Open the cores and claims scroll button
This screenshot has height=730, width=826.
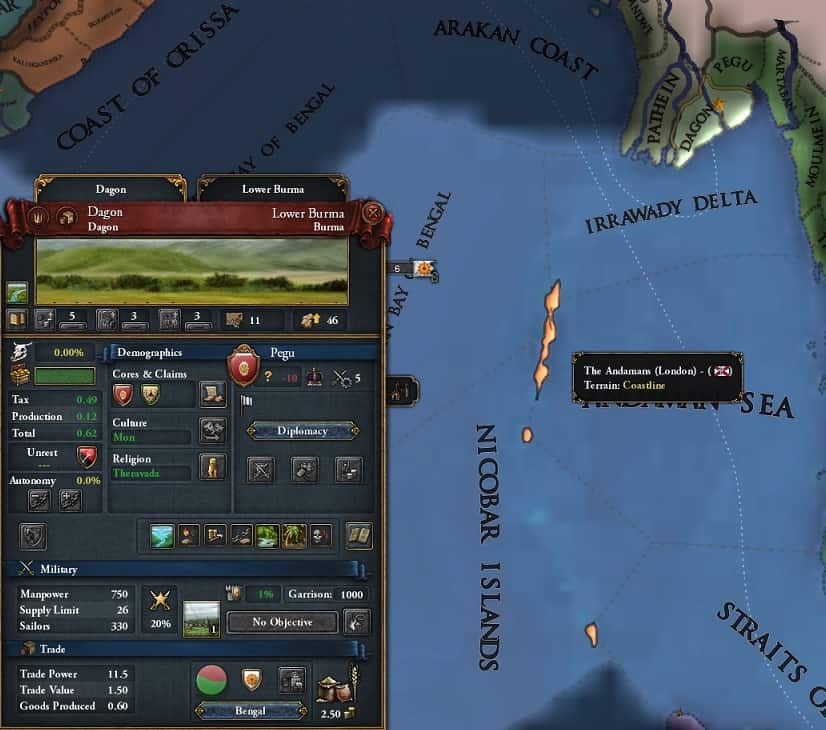pyautogui.click(x=212, y=394)
